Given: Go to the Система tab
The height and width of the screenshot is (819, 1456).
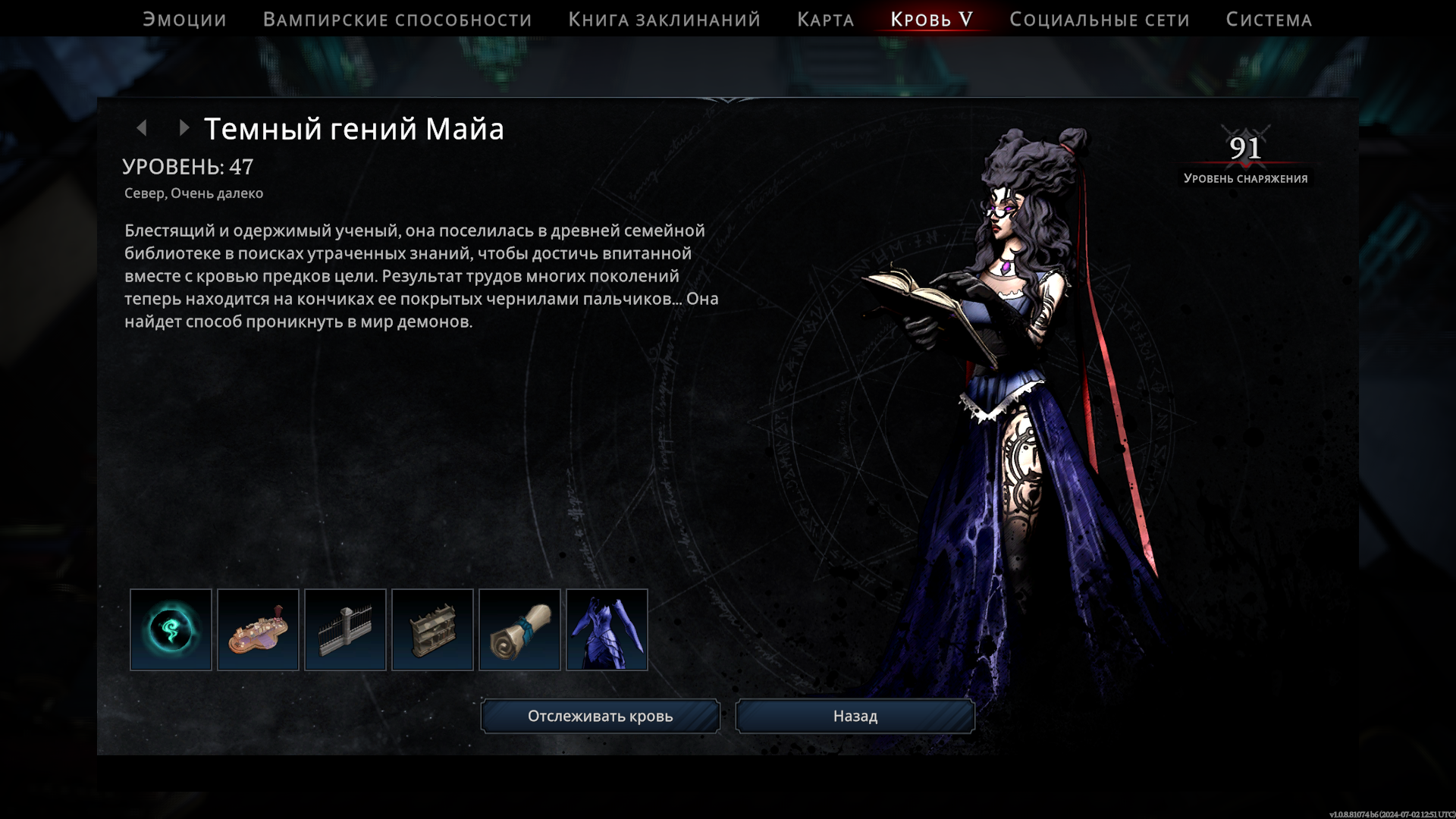Looking at the screenshot, I should tap(1269, 20).
